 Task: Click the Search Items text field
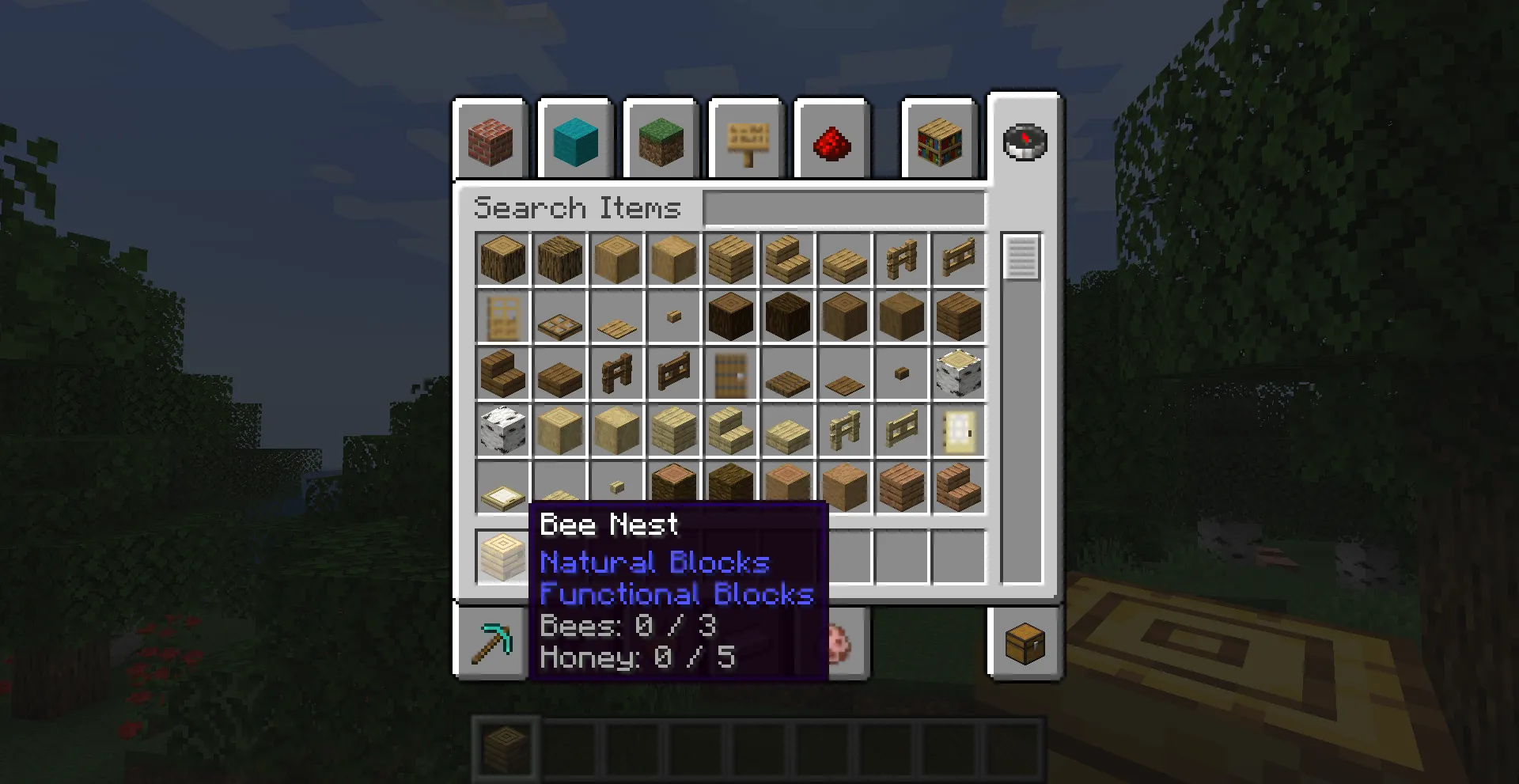click(x=843, y=207)
